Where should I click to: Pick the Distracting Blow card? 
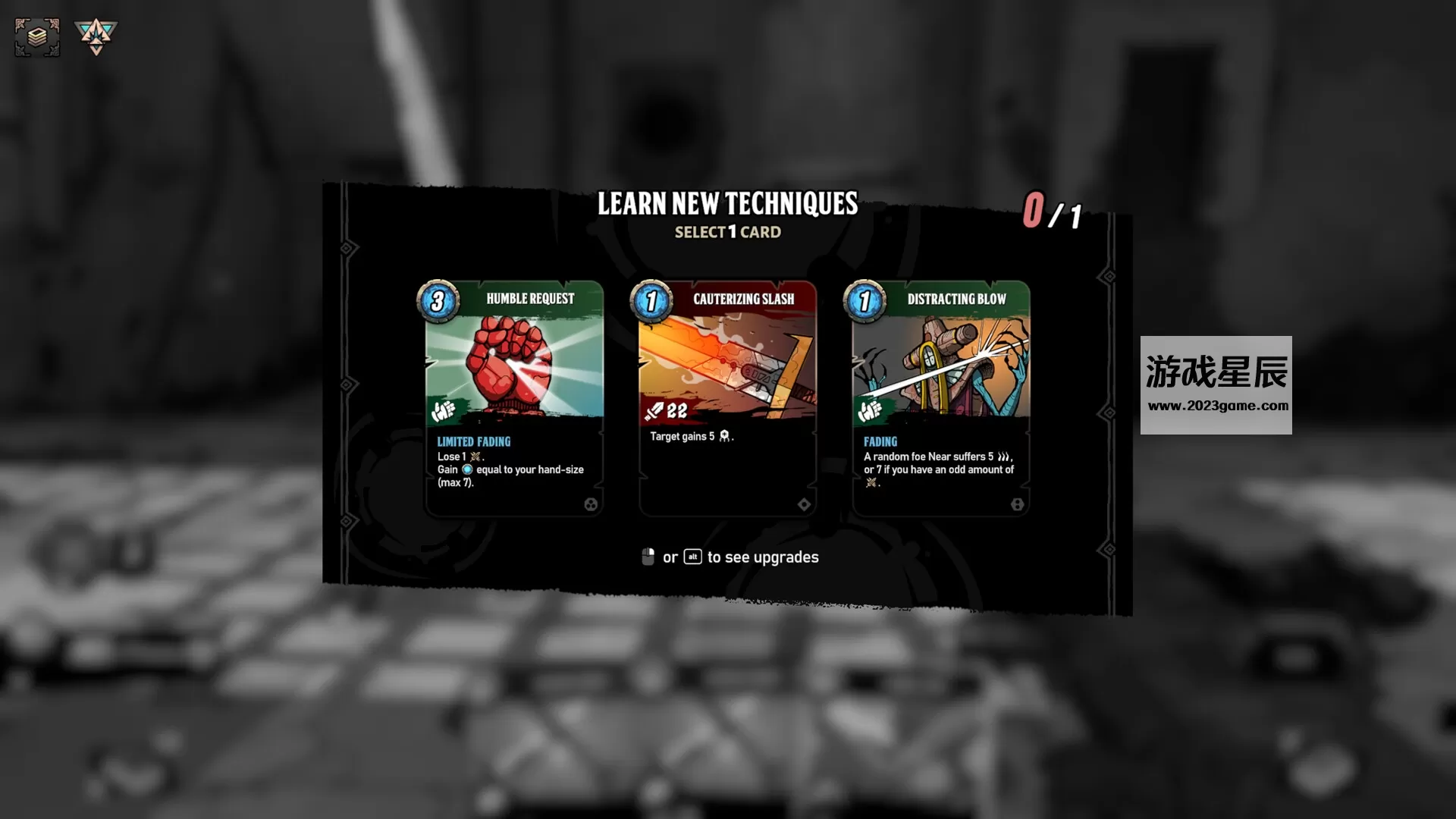click(x=940, y=398)
